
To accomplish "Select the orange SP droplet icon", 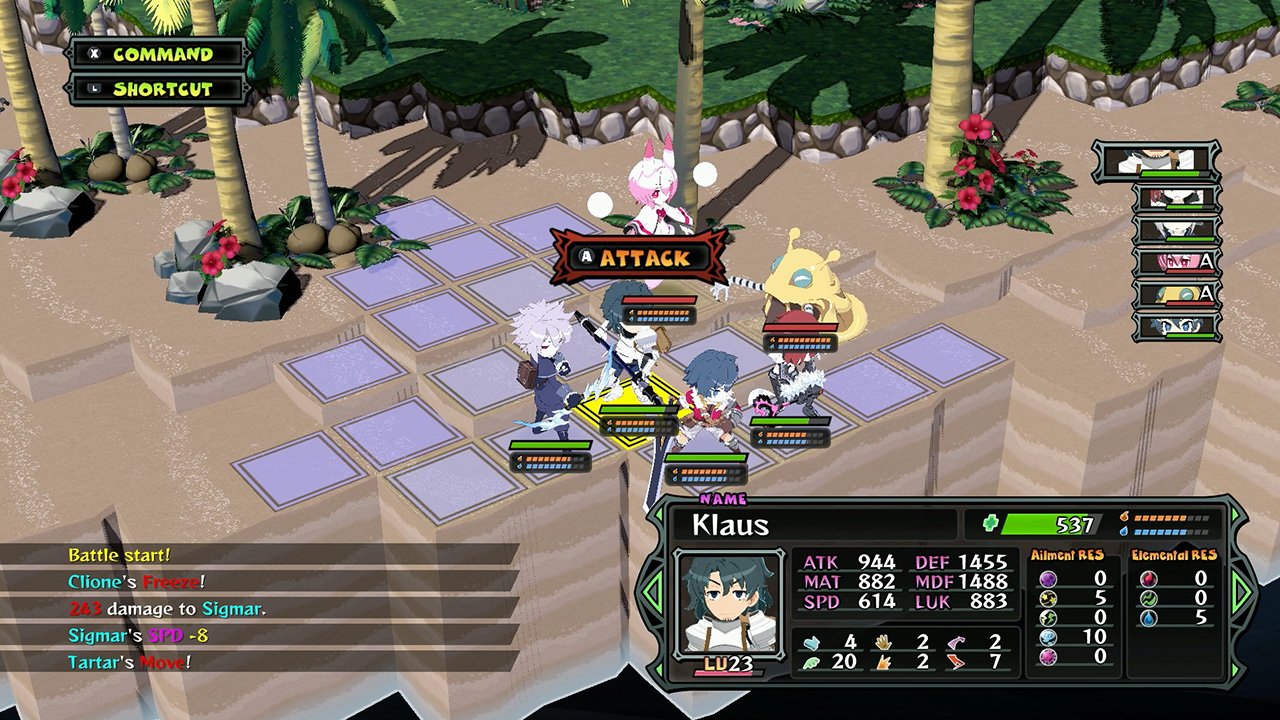I will click(1125, 516).
